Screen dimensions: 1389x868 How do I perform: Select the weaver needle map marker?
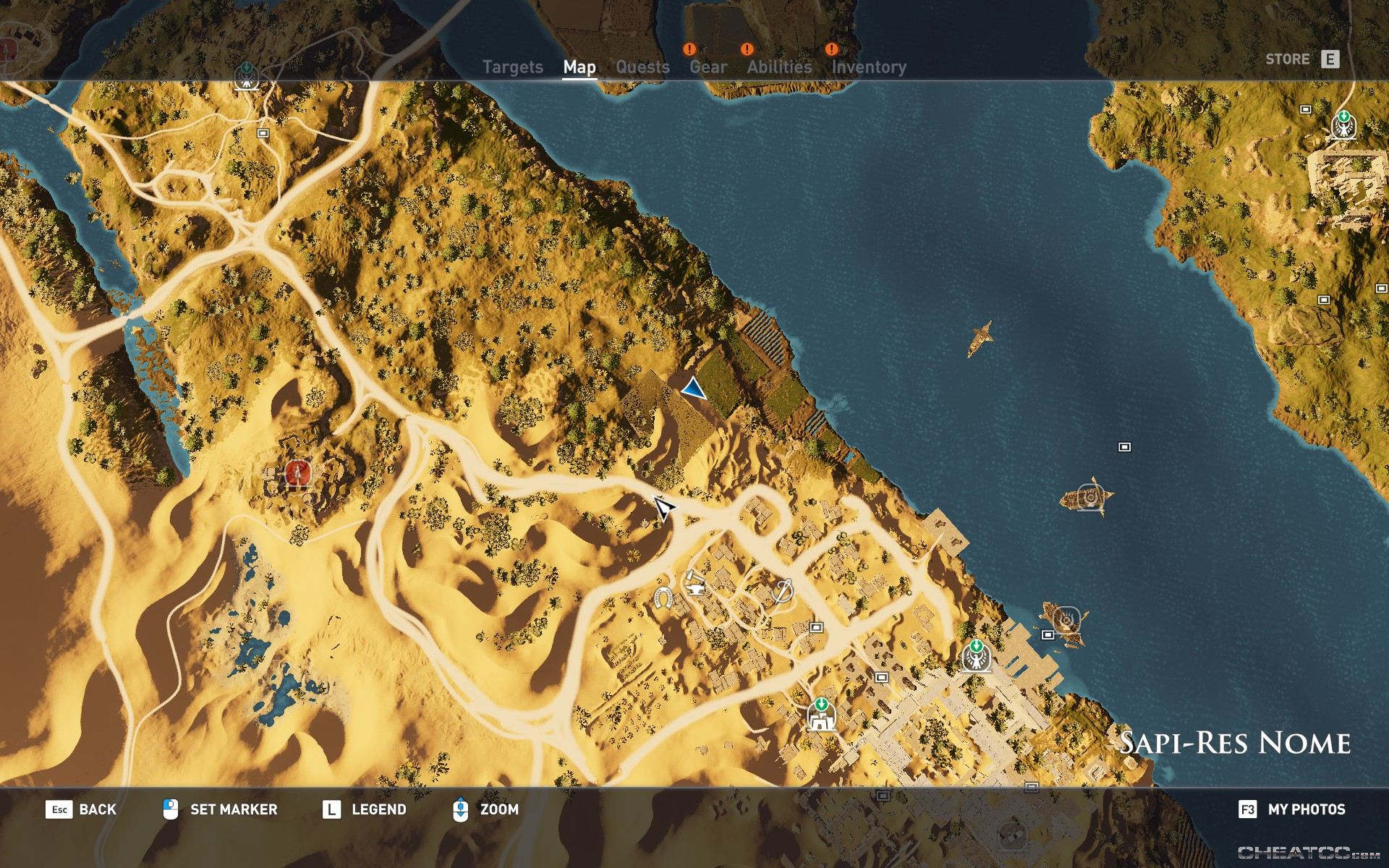point(783,590)
